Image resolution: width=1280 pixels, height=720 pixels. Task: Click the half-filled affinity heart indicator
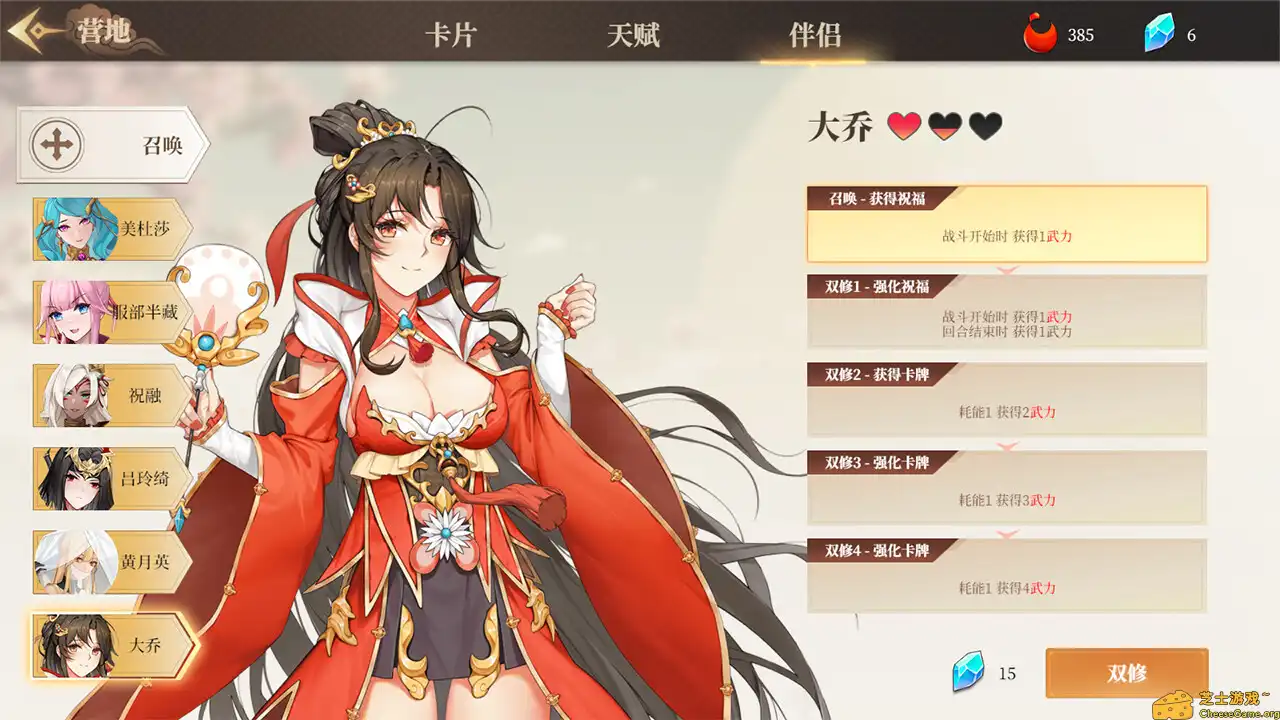pos(943,126)
